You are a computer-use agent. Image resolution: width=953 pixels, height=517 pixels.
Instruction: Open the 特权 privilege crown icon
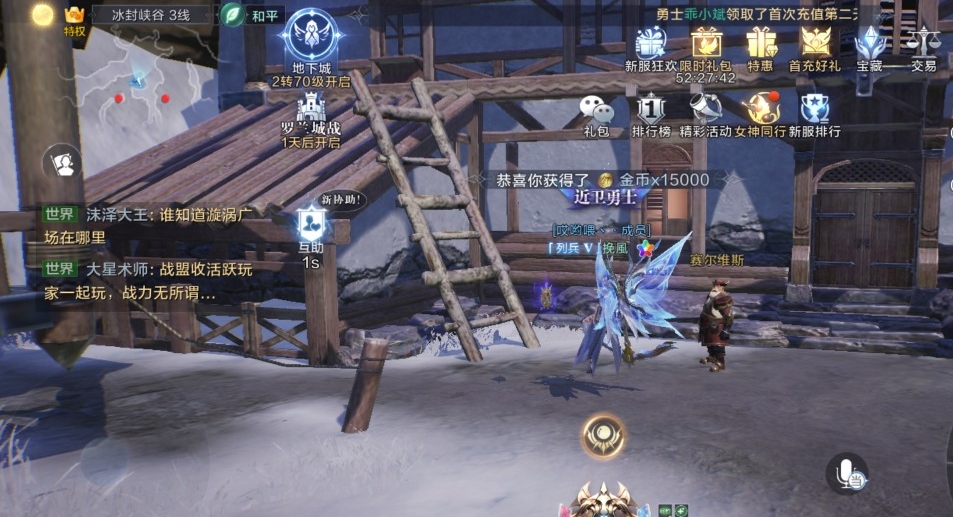point(74,17)
